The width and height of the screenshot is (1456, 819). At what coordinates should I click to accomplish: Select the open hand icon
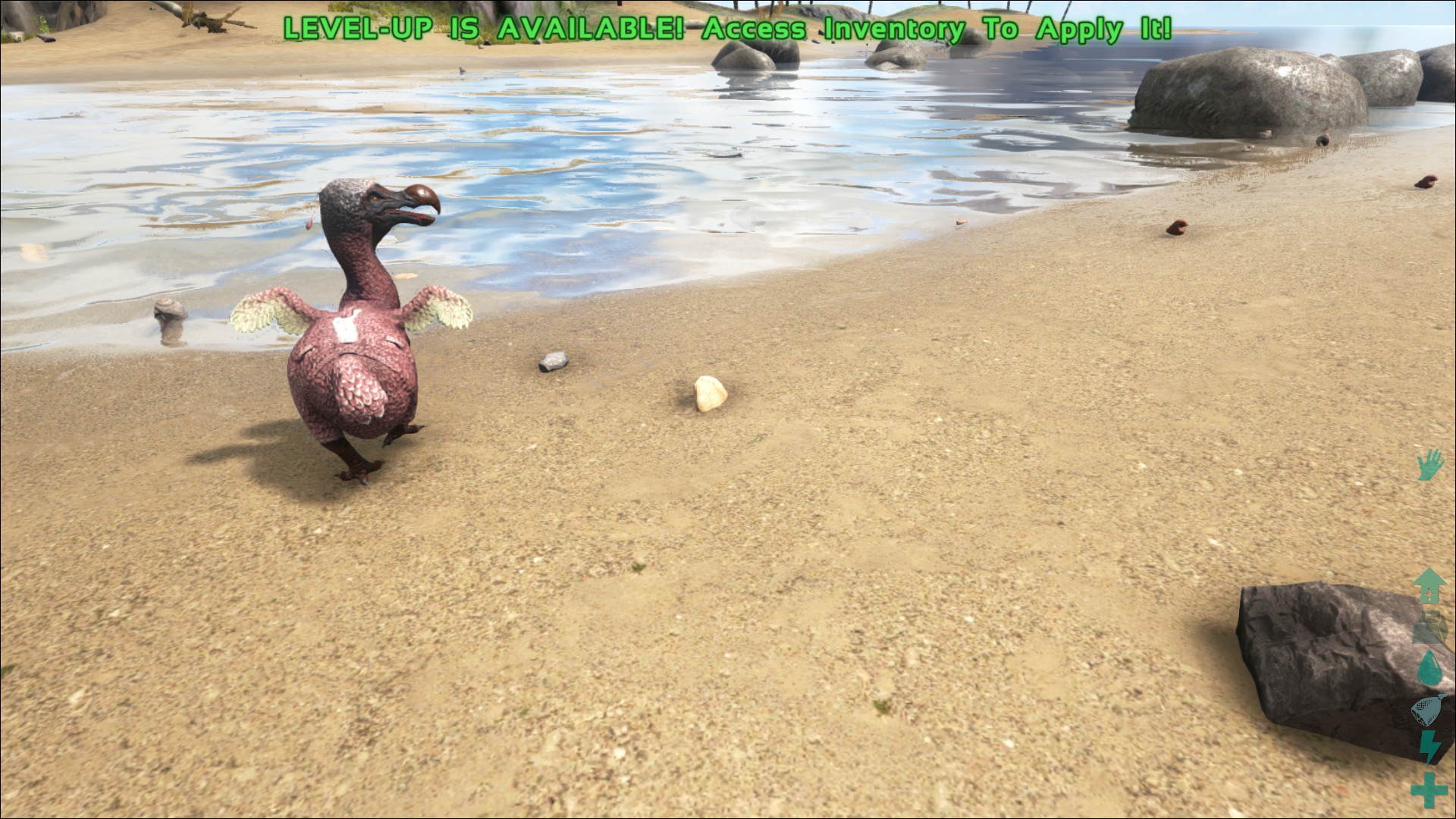(1429, 464)
